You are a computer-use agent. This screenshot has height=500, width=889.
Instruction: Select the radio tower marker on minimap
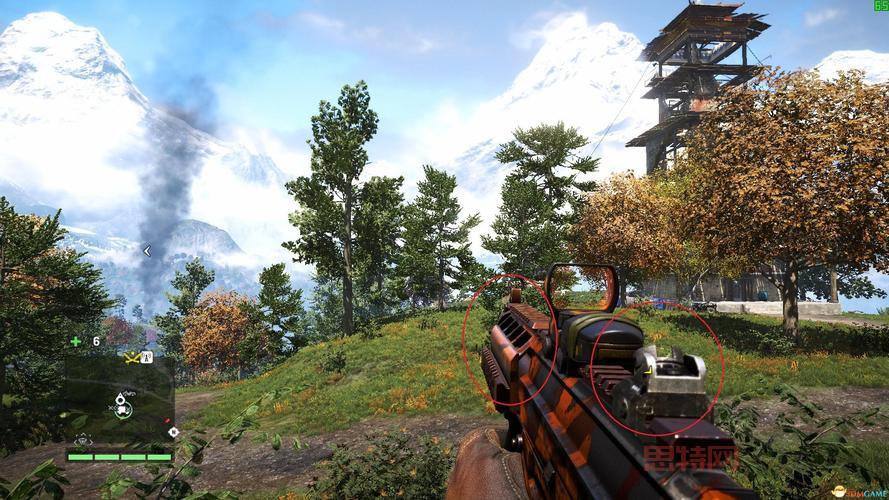point(146,356)
